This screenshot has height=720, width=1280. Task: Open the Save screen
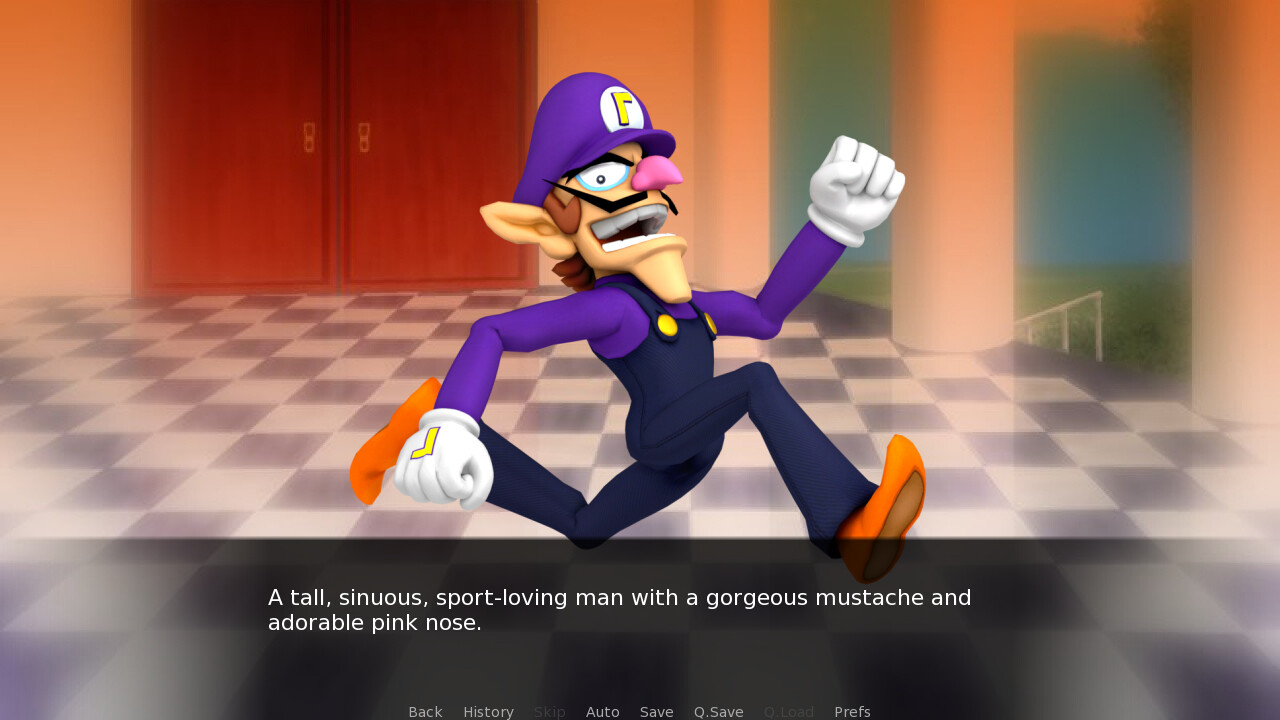pos(656,711)
